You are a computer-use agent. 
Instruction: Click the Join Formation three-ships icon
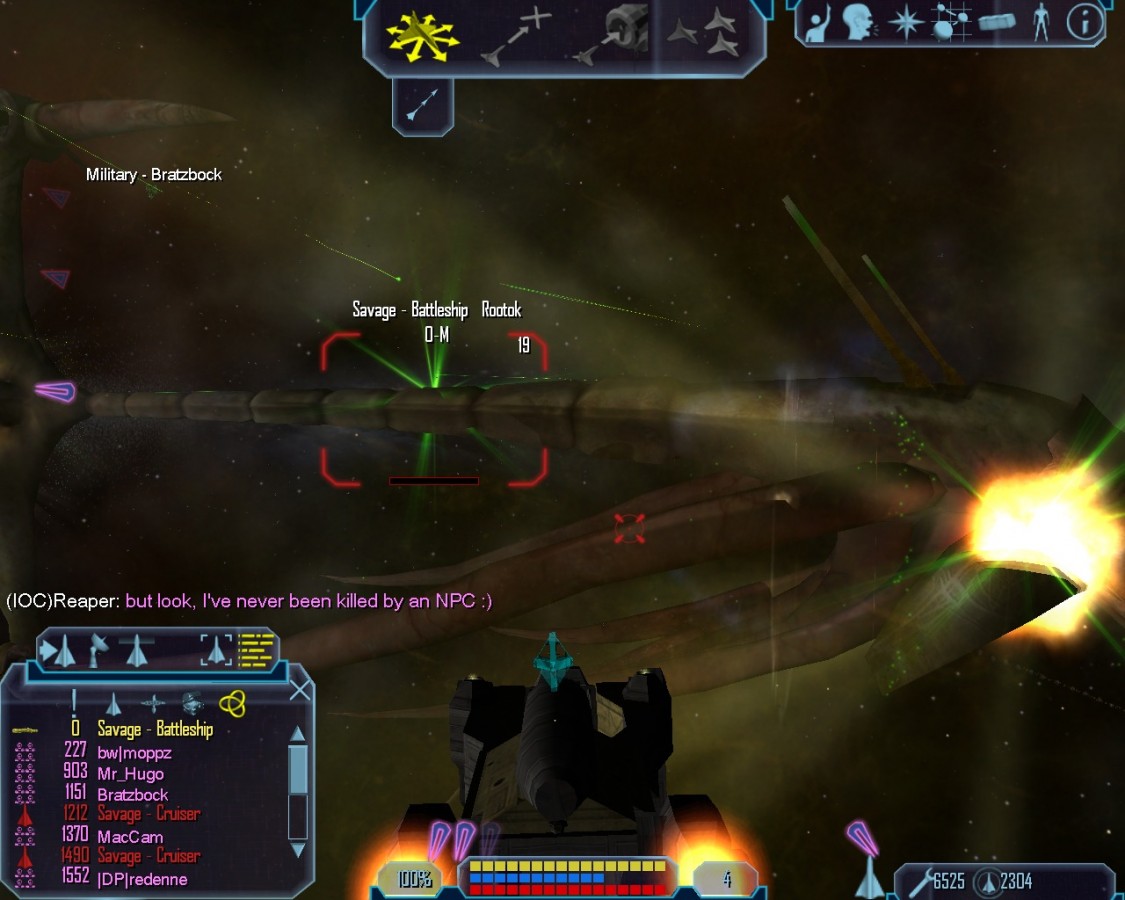pyautogui.click(x=706, y=37)
